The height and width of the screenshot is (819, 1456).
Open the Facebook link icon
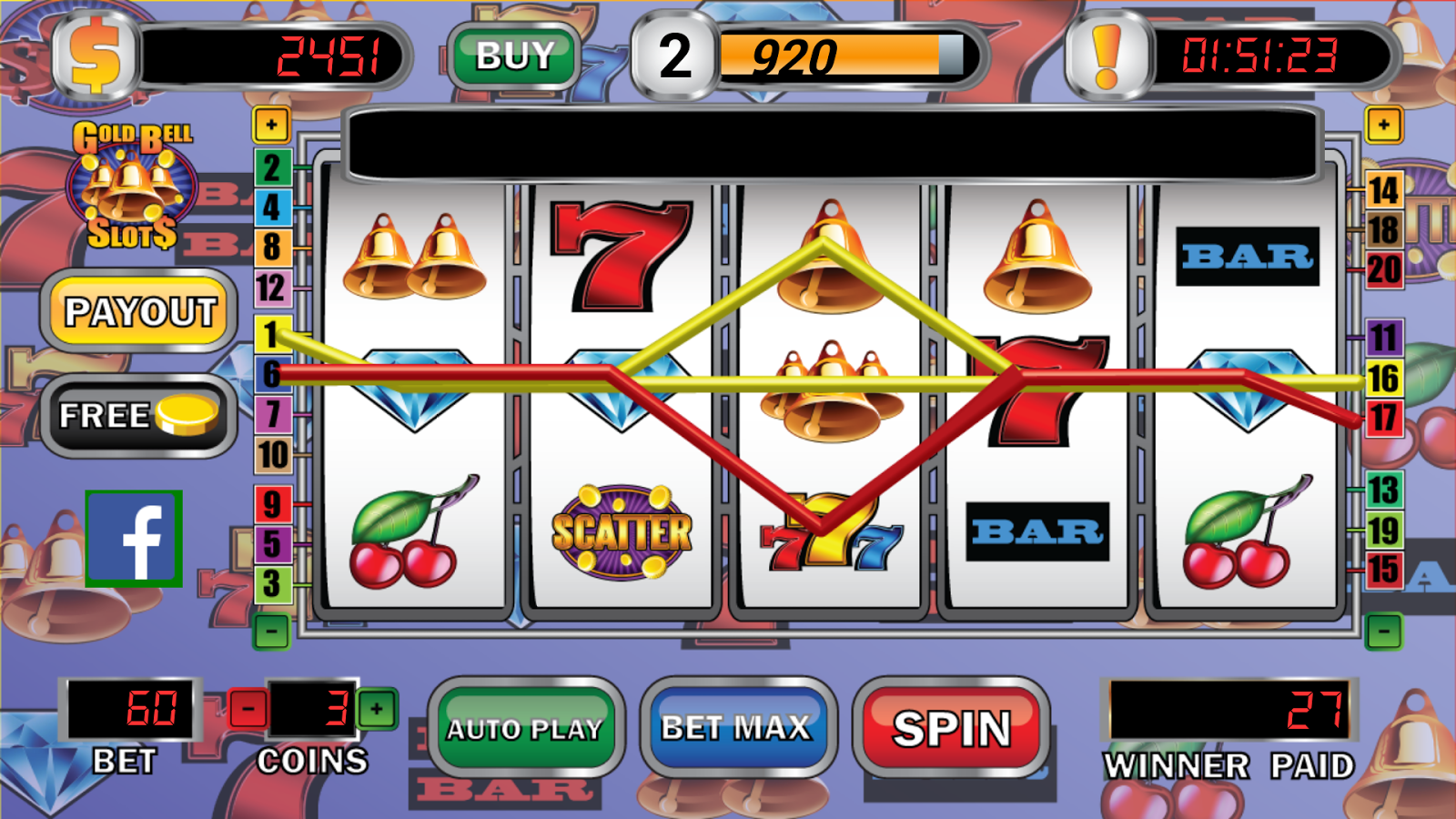[134, 539]
